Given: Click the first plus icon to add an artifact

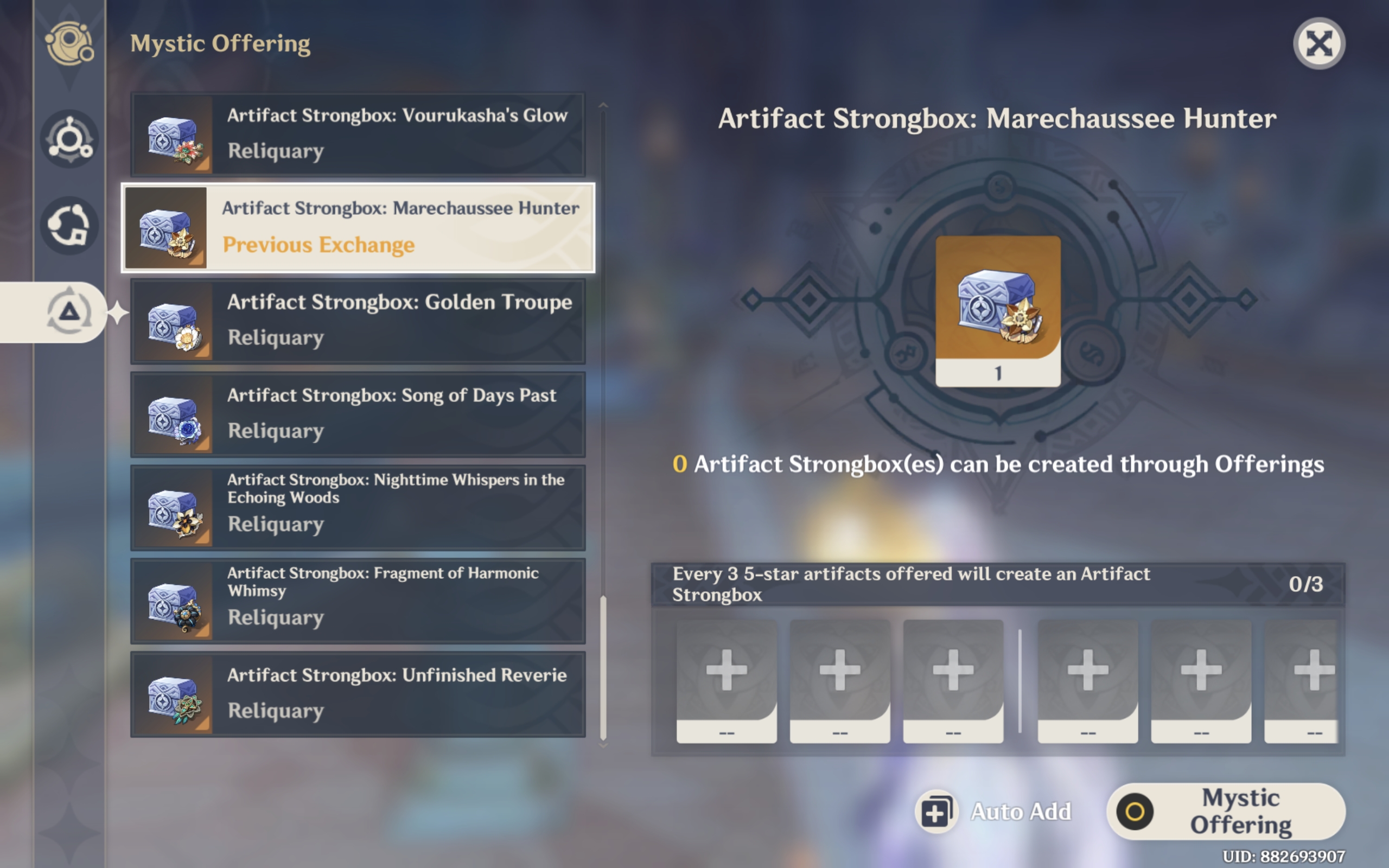Looking at the screenshot, I should (726, 671).
